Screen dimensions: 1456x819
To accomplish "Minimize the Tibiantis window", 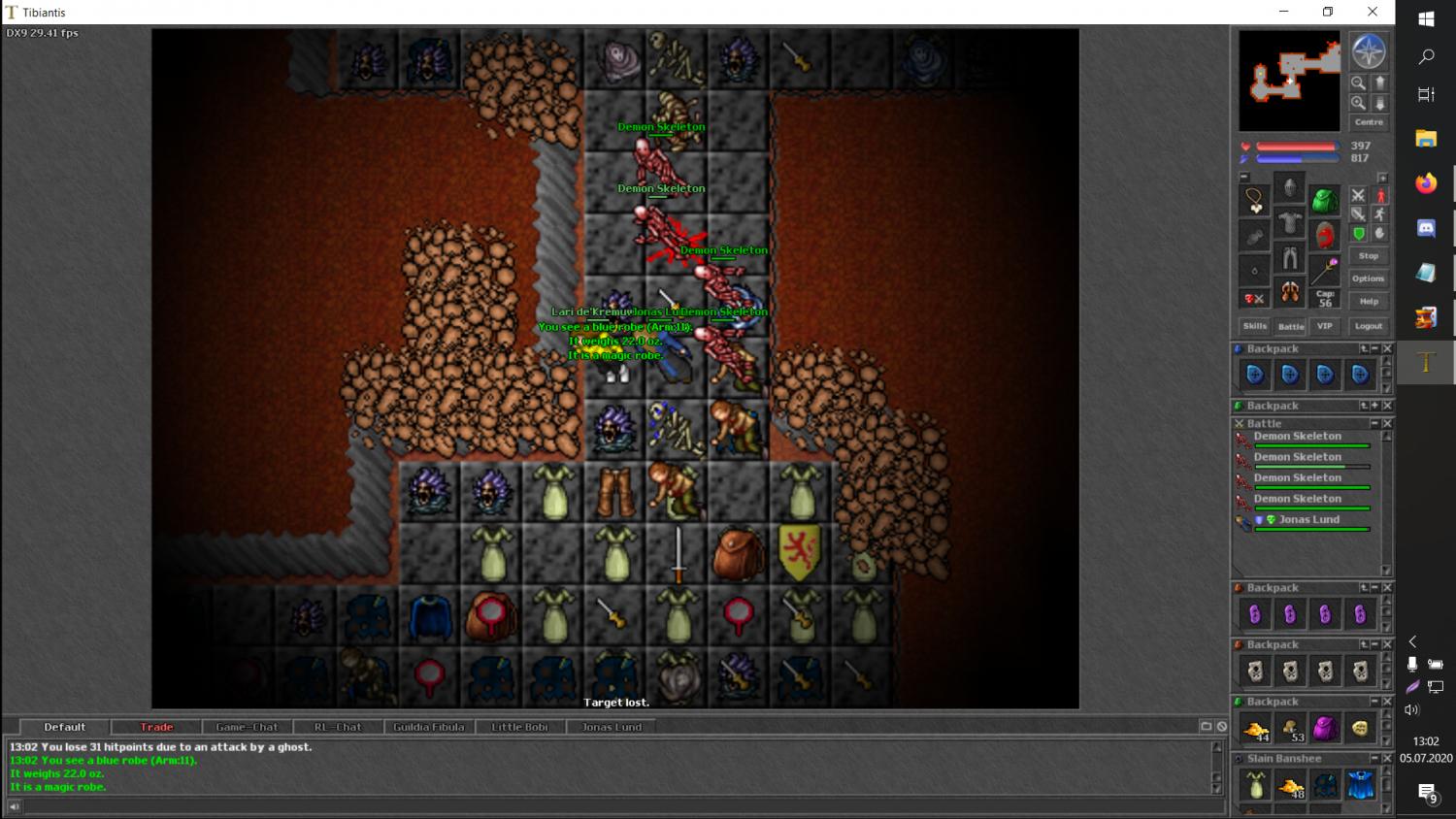I will (x=1283, y=12).
